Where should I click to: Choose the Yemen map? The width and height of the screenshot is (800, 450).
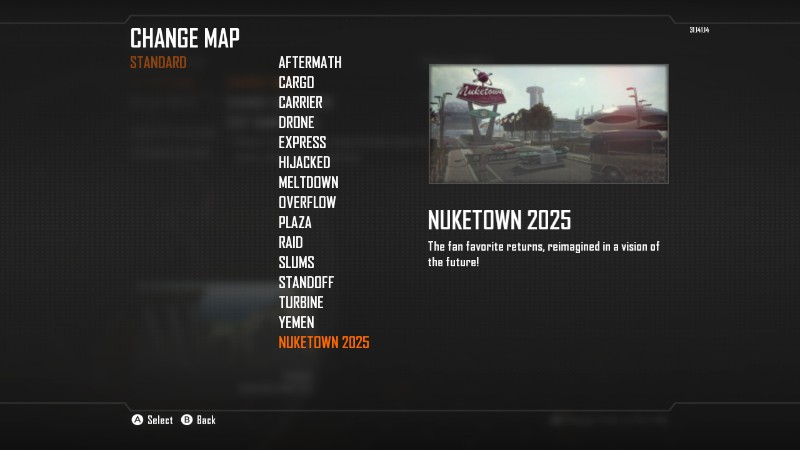[x=296, y=322]
